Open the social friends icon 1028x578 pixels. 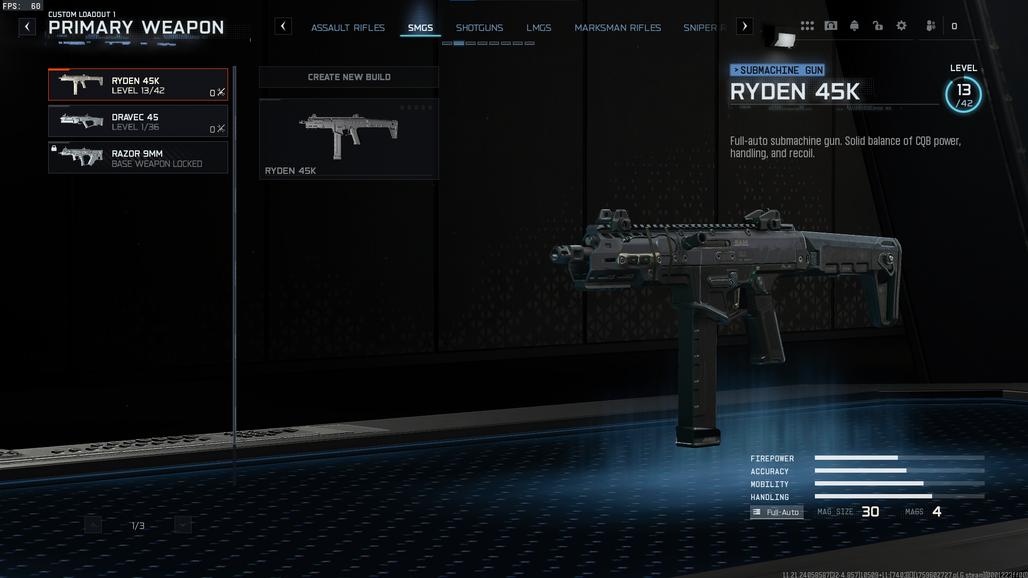[931, 26]
